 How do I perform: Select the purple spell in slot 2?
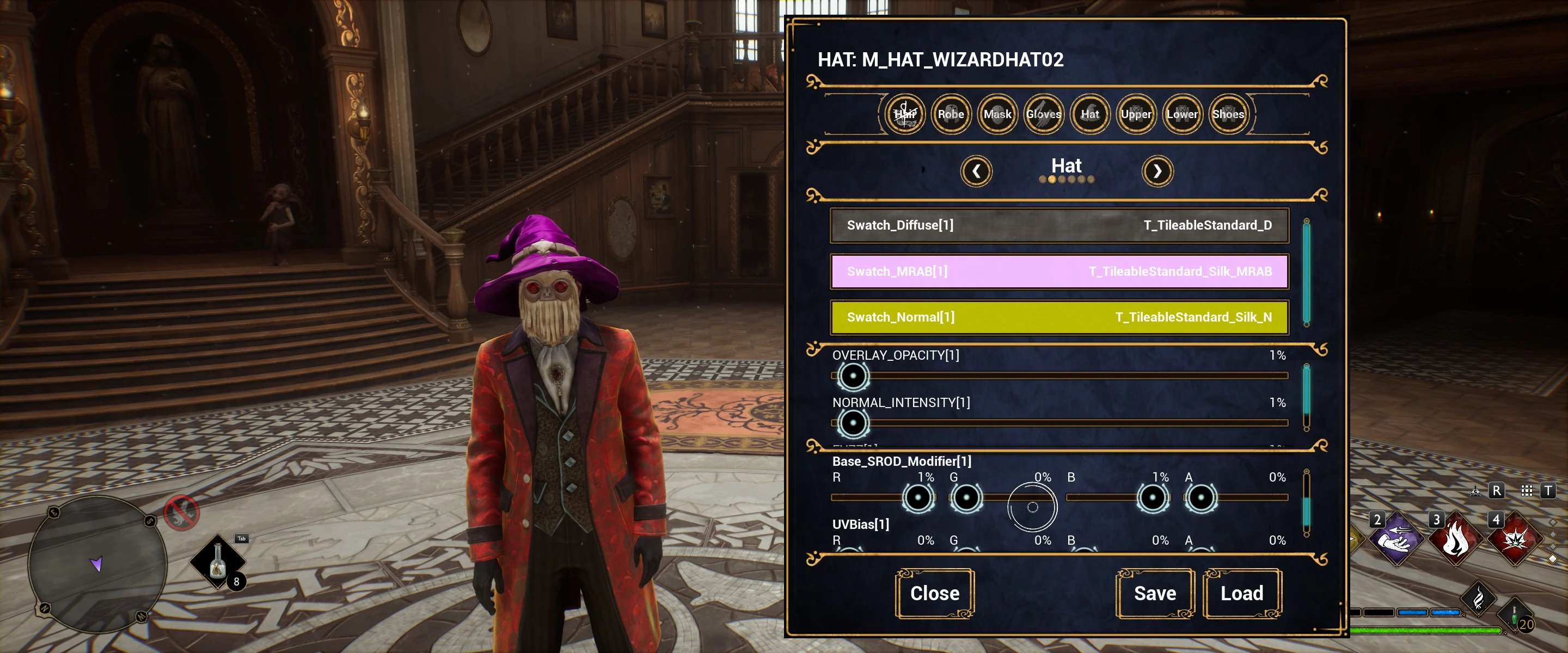click(x=1396, y=540)
